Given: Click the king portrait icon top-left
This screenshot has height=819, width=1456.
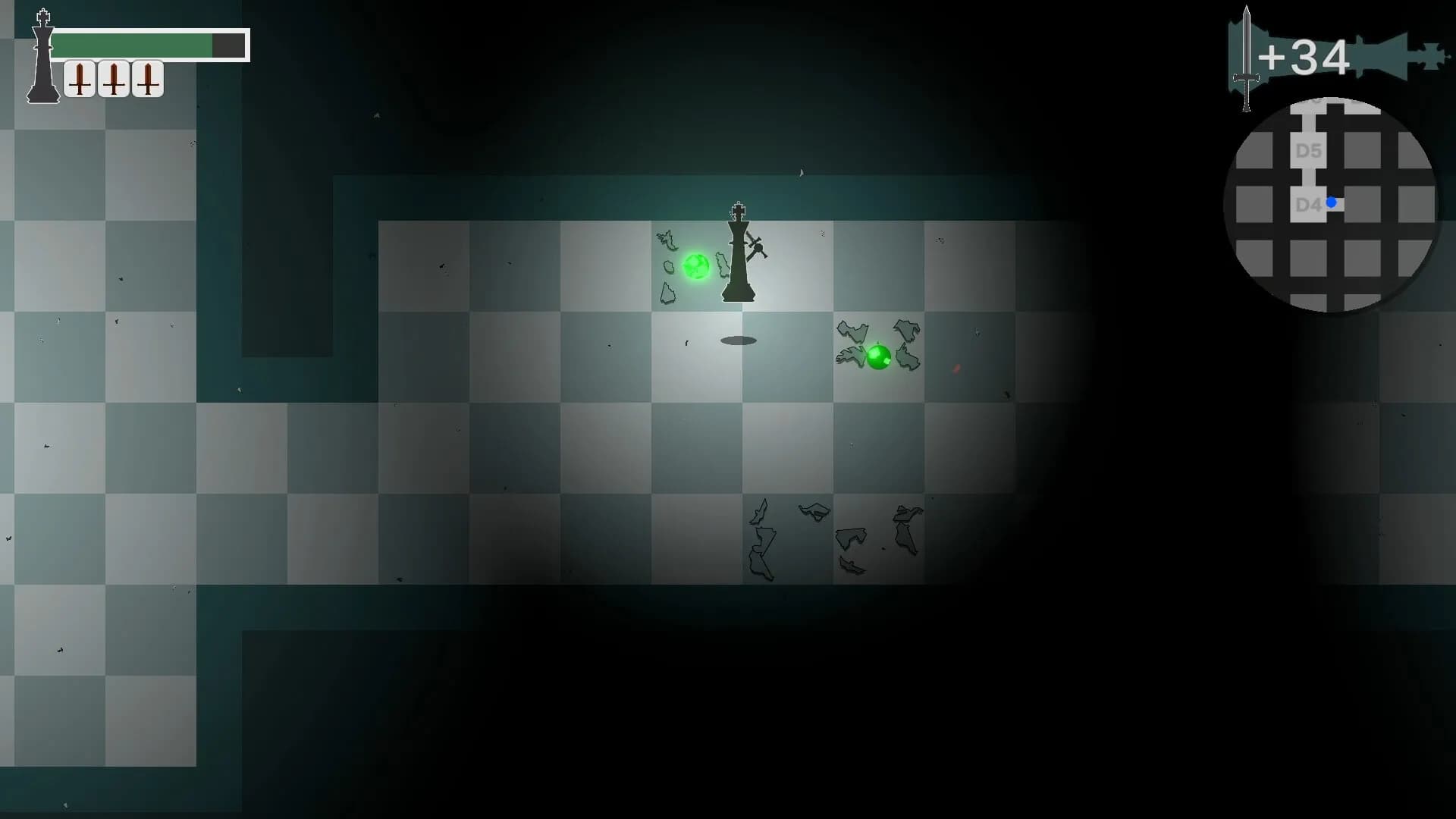Looking at the screenshot, I should [43, 53].
